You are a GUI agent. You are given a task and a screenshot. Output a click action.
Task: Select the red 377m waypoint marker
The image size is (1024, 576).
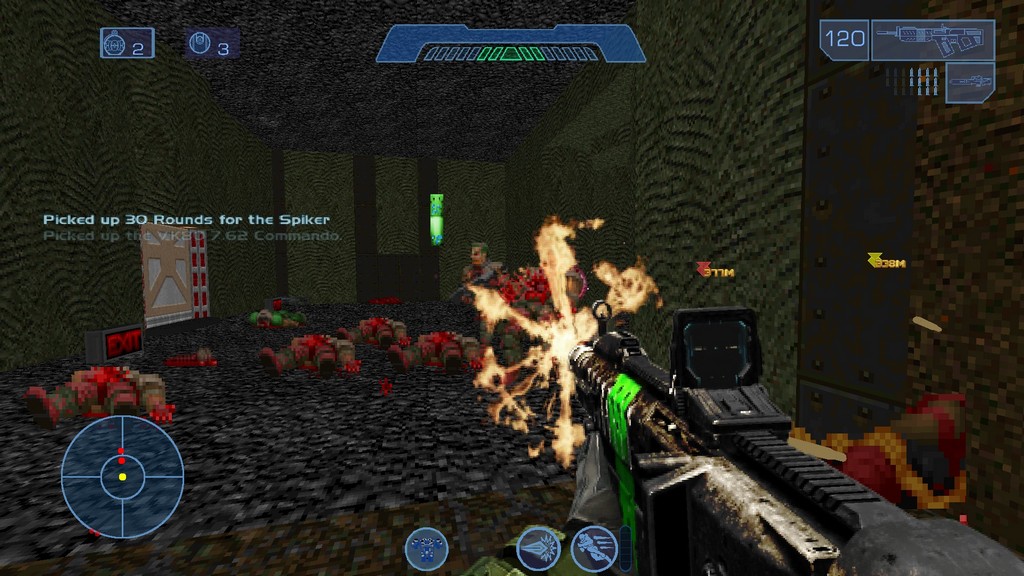(x=716, y=271)
